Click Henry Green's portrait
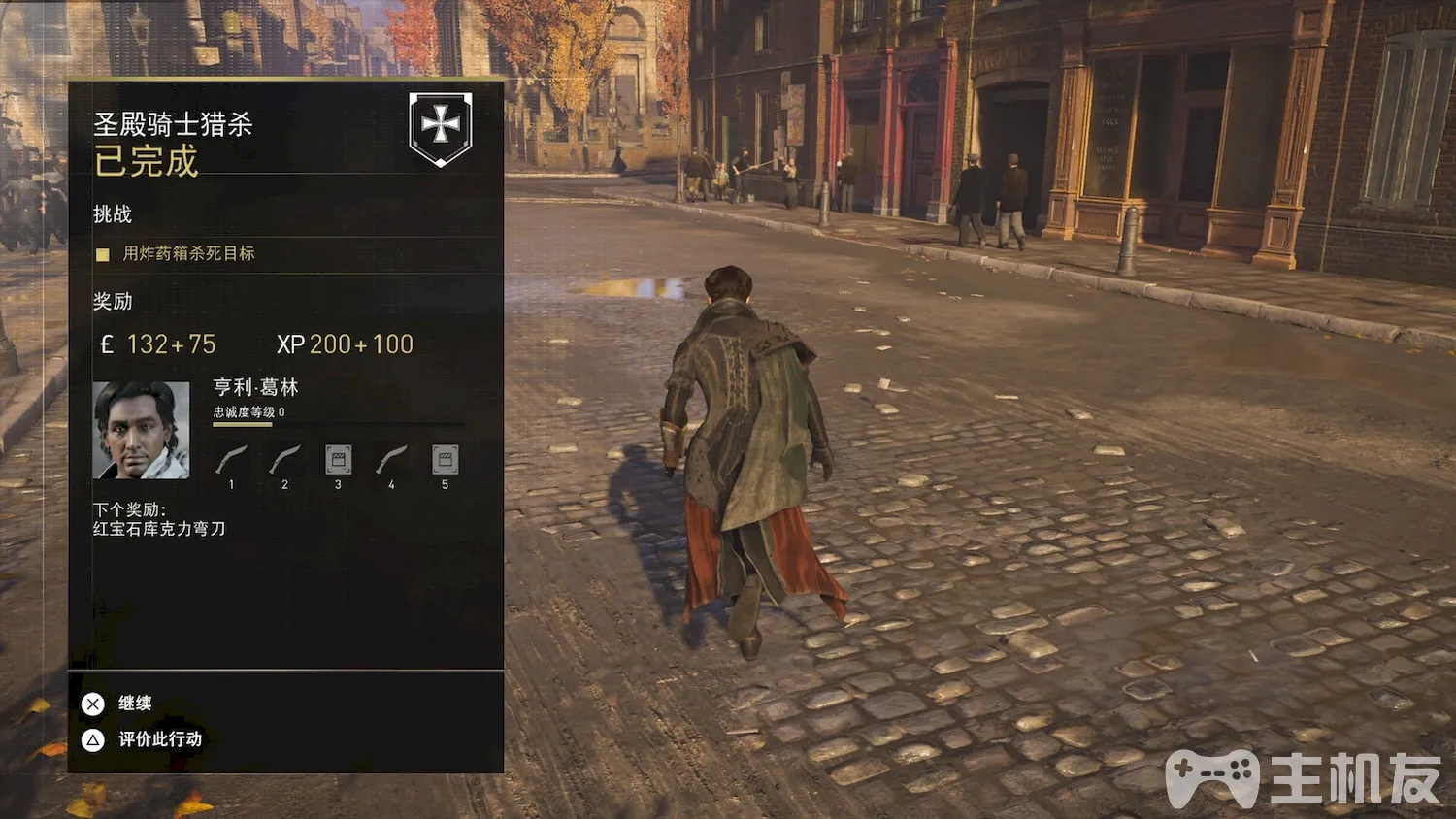 click(141, 430)
